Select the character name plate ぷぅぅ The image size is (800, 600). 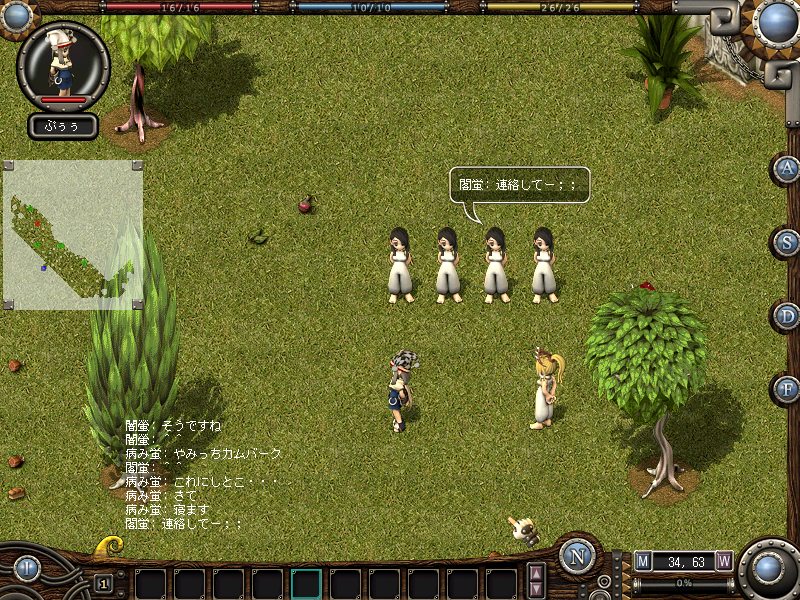click(63, 126)
